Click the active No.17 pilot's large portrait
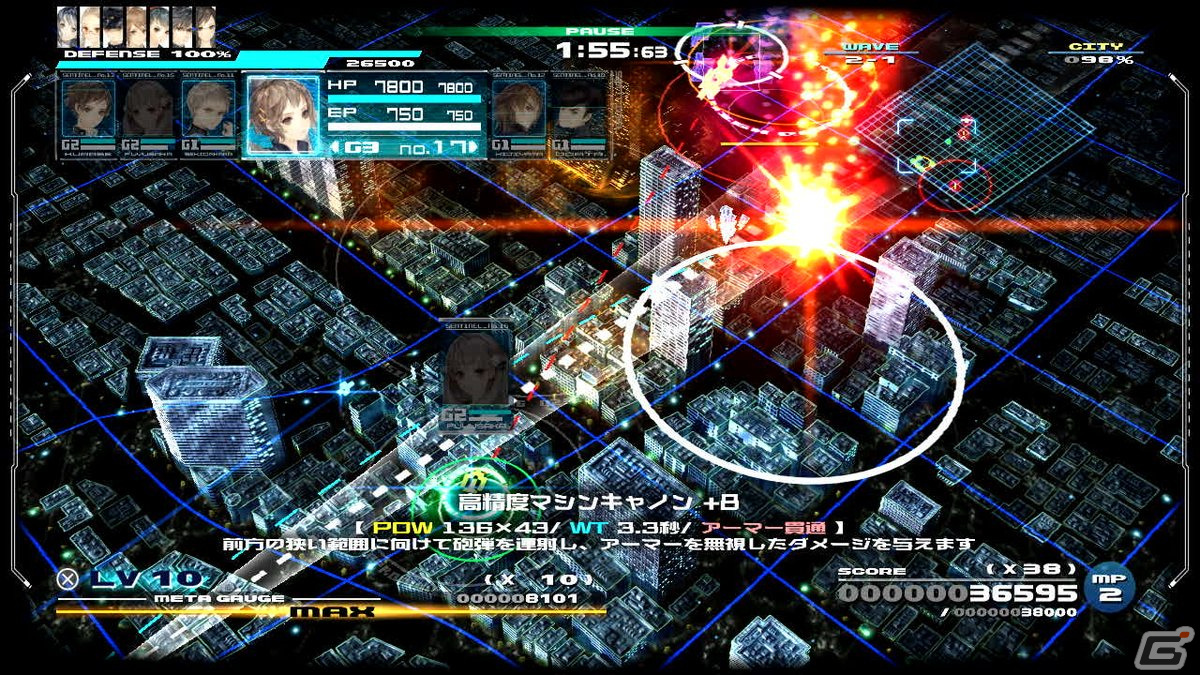This screenshot has height=675, width=1200. click(x=283, y=115)
